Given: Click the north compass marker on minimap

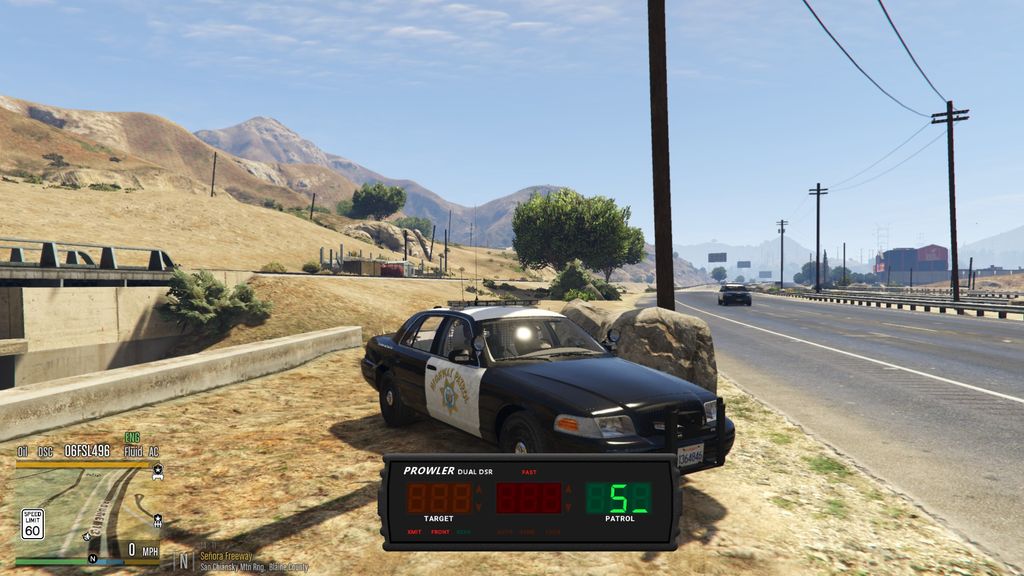Looking at the screenshot, I should (x=92, y=558).
